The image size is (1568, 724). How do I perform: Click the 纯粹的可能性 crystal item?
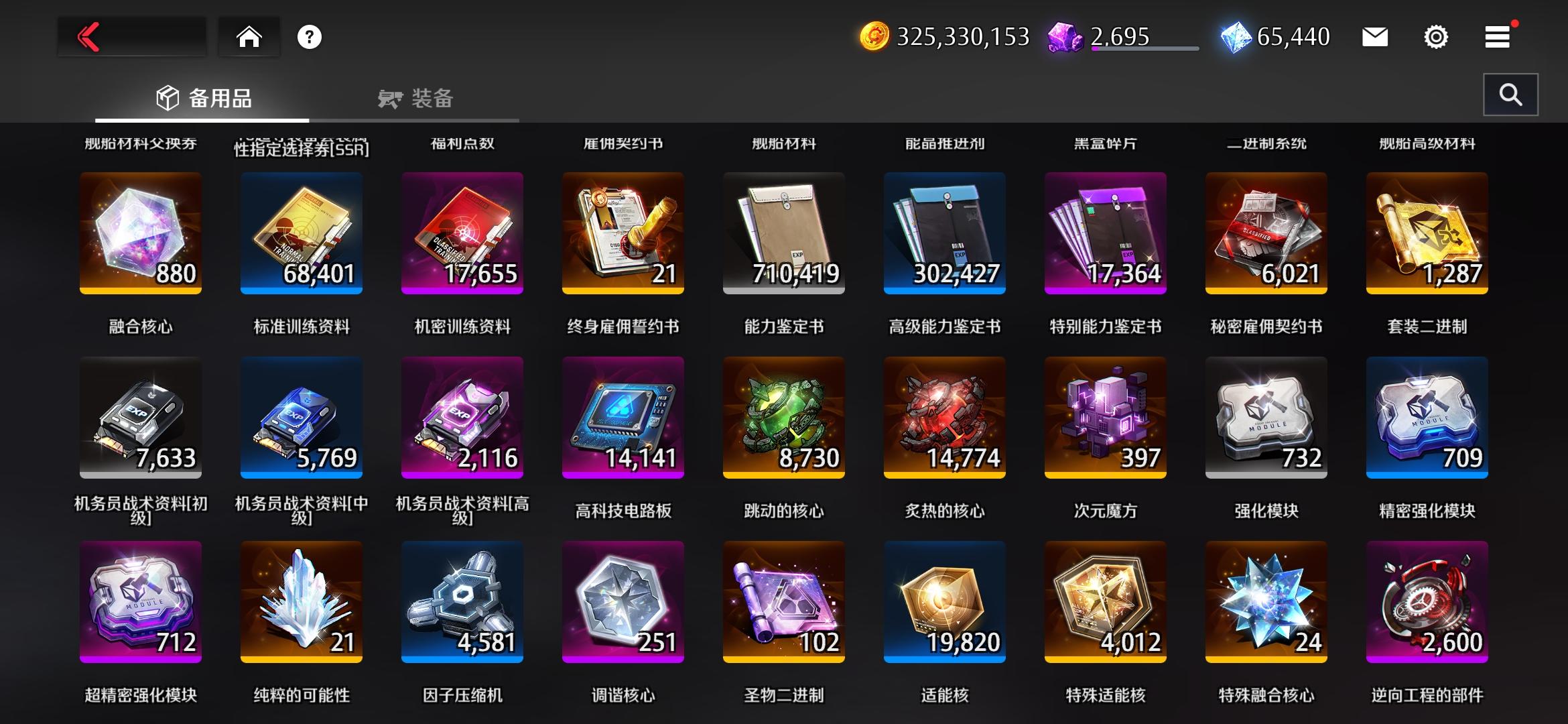coord(301,601)
